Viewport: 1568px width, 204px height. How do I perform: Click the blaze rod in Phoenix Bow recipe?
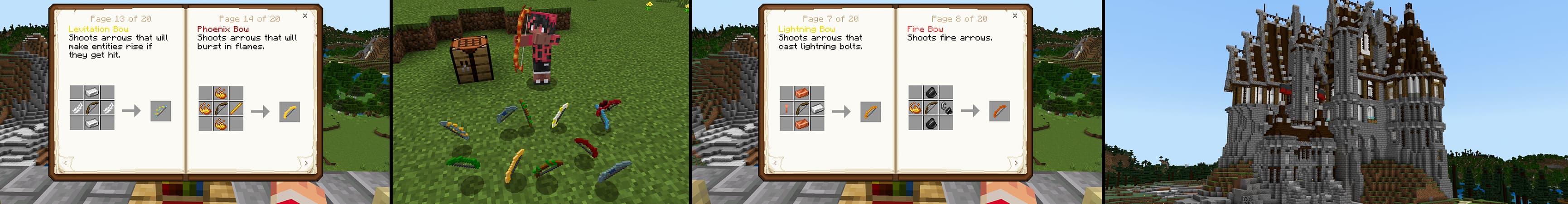(236, 109)
